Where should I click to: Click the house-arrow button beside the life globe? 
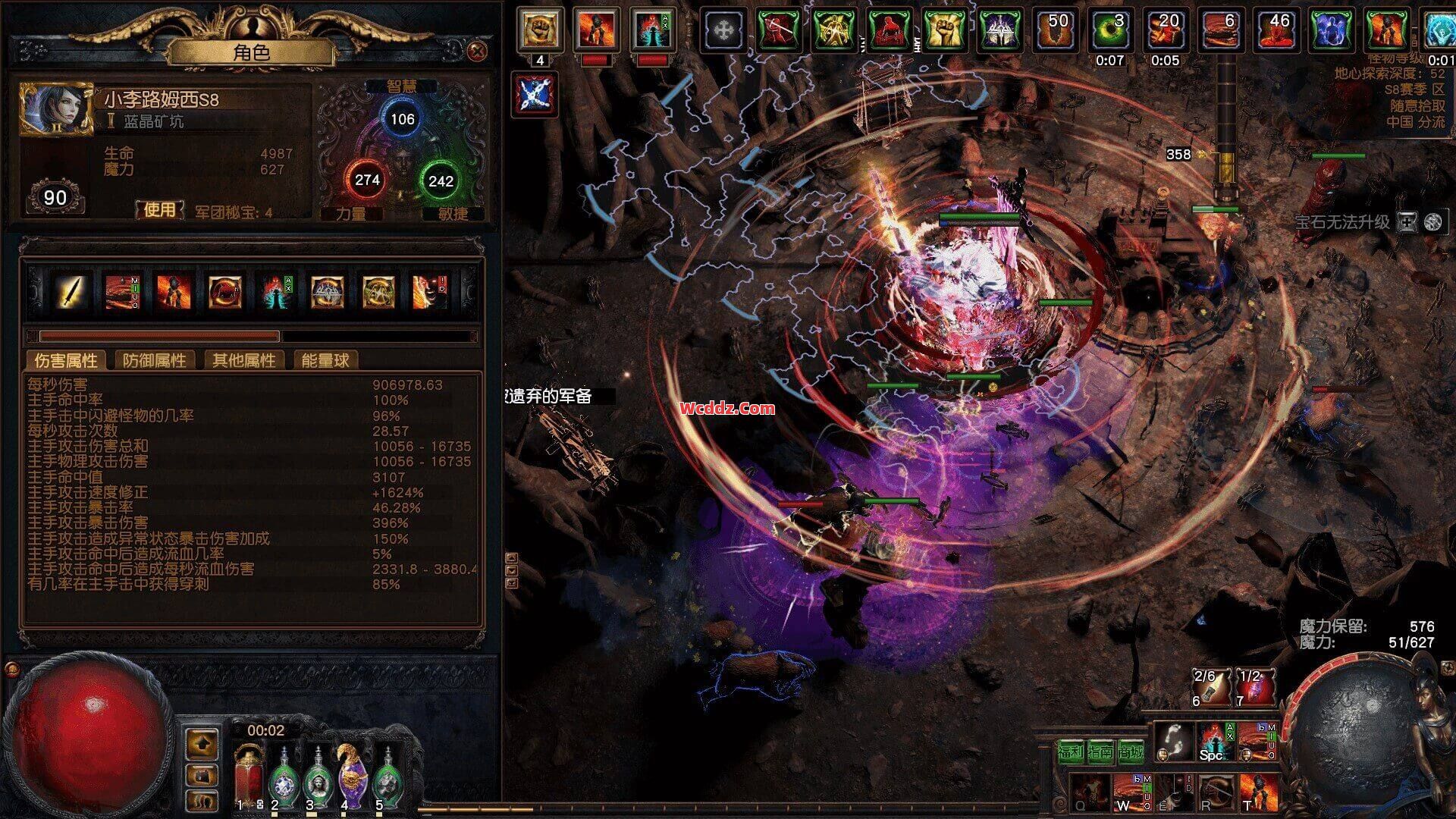(202, 744)
